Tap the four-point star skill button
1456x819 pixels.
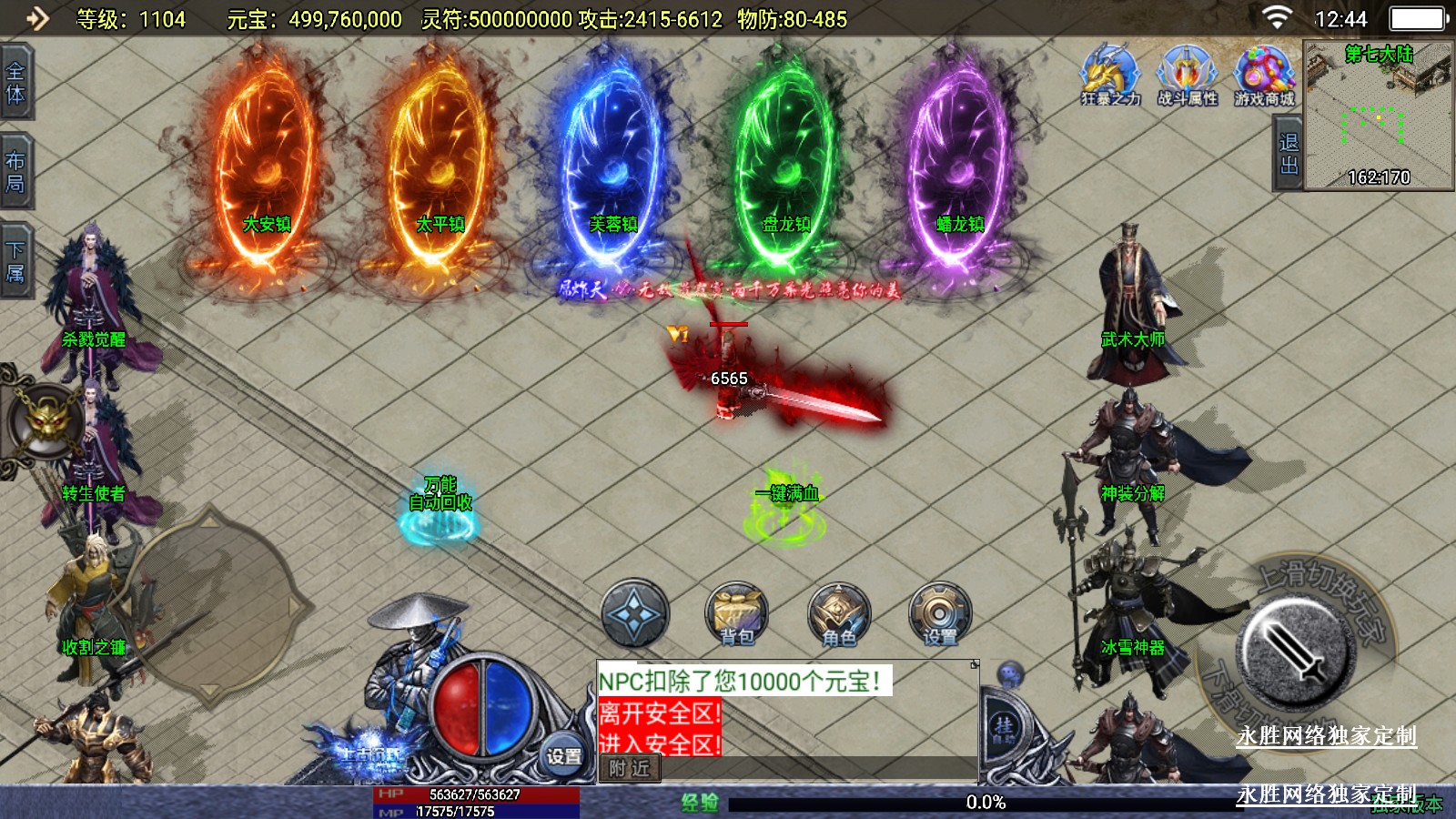tap(635, 613)
